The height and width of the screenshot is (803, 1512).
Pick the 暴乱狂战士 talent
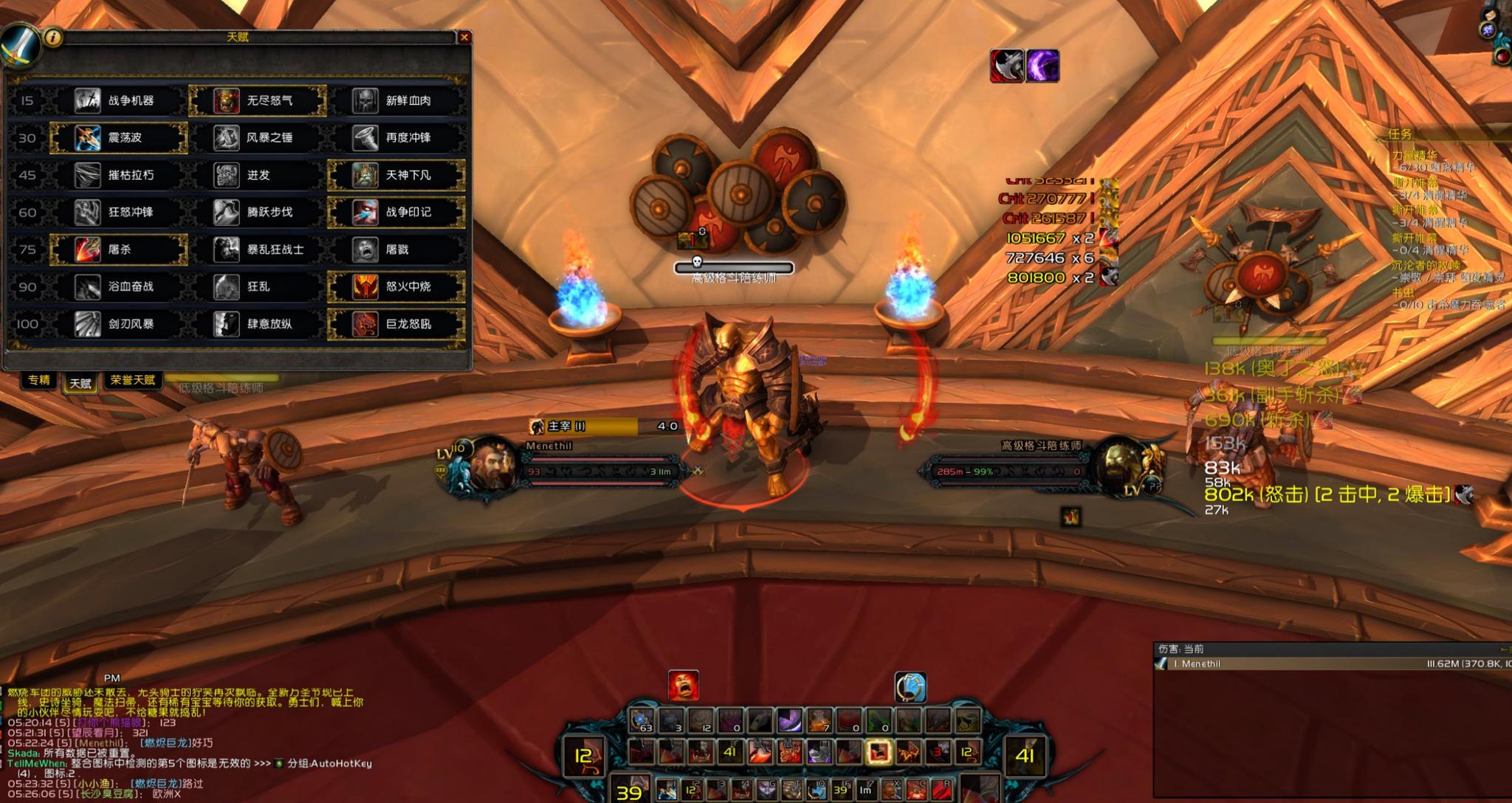tap(258, 249)
